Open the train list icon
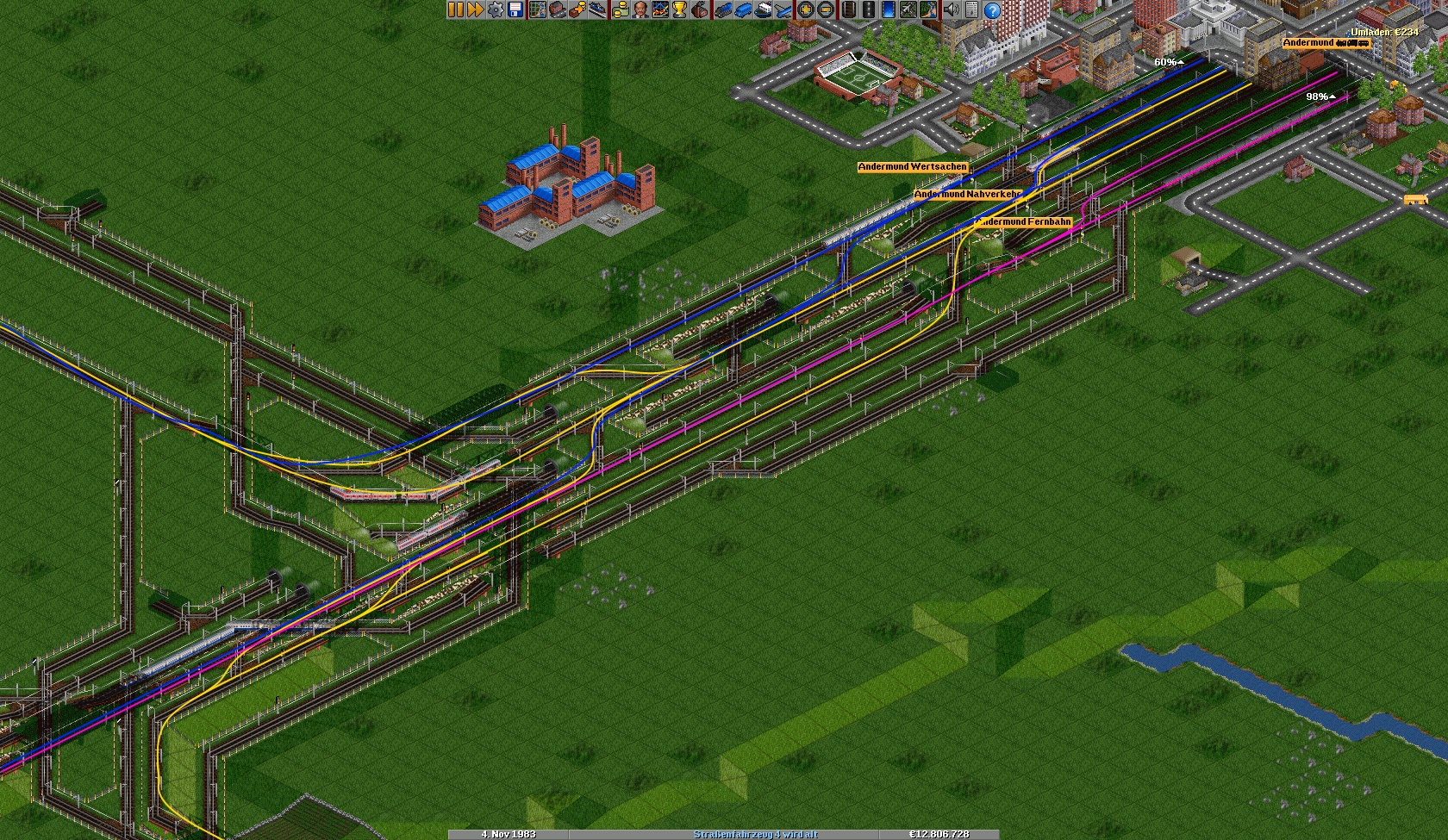1448x840 pixels. pyautogui.click(x=722, y=9)
